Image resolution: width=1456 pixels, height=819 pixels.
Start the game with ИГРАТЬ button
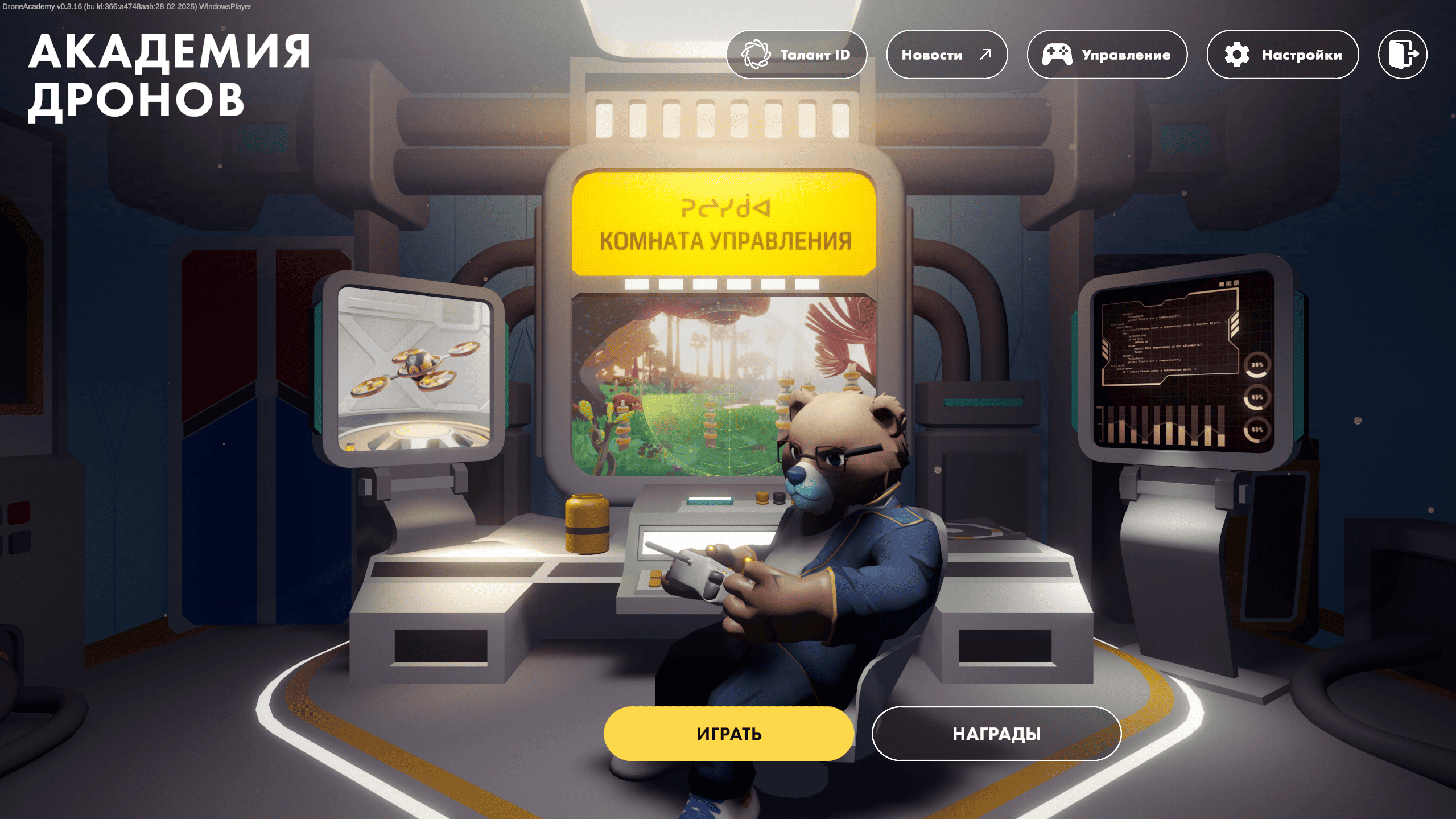click(x=728, y=734)
